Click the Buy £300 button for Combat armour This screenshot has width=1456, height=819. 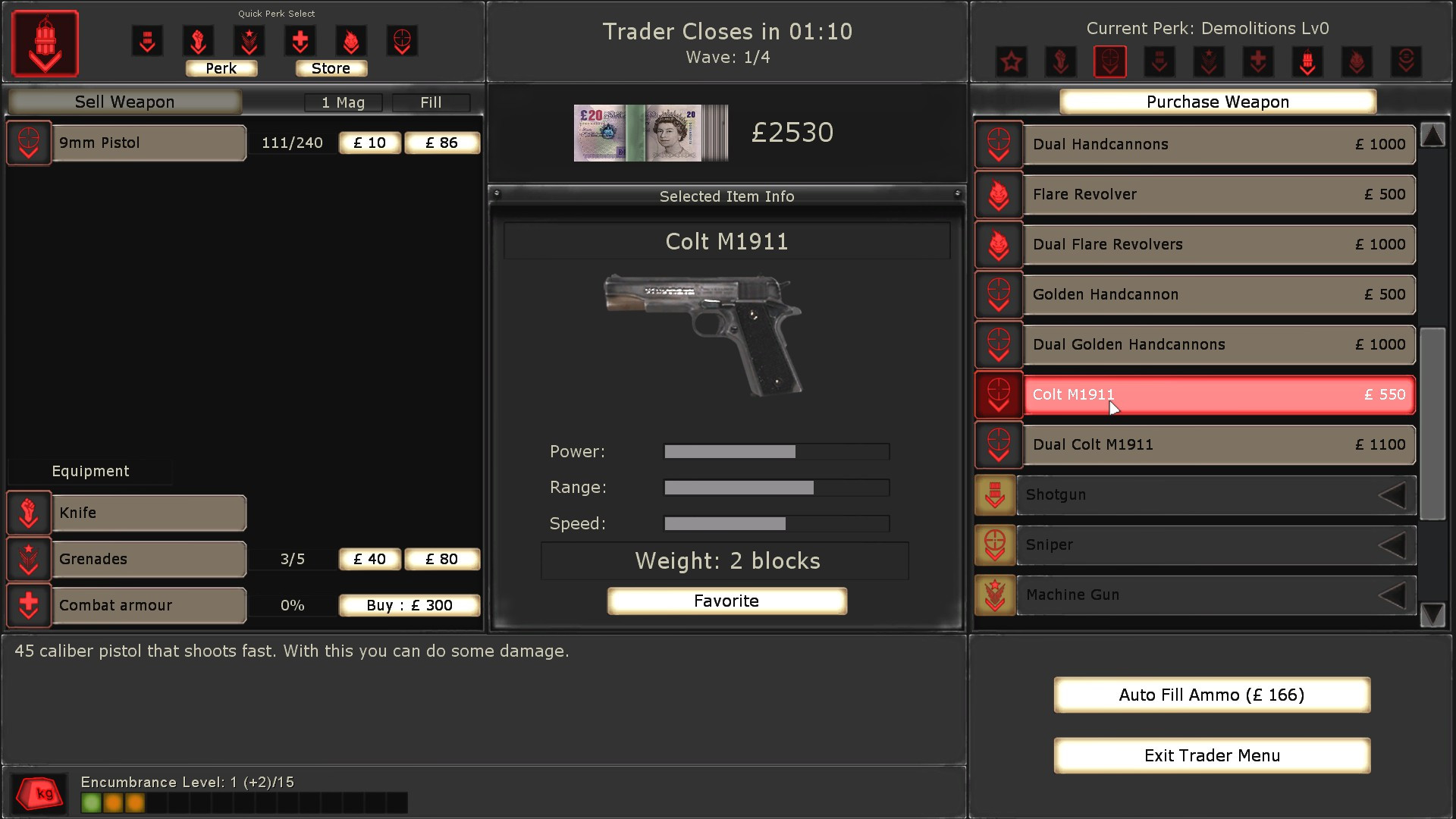point(409,605)
